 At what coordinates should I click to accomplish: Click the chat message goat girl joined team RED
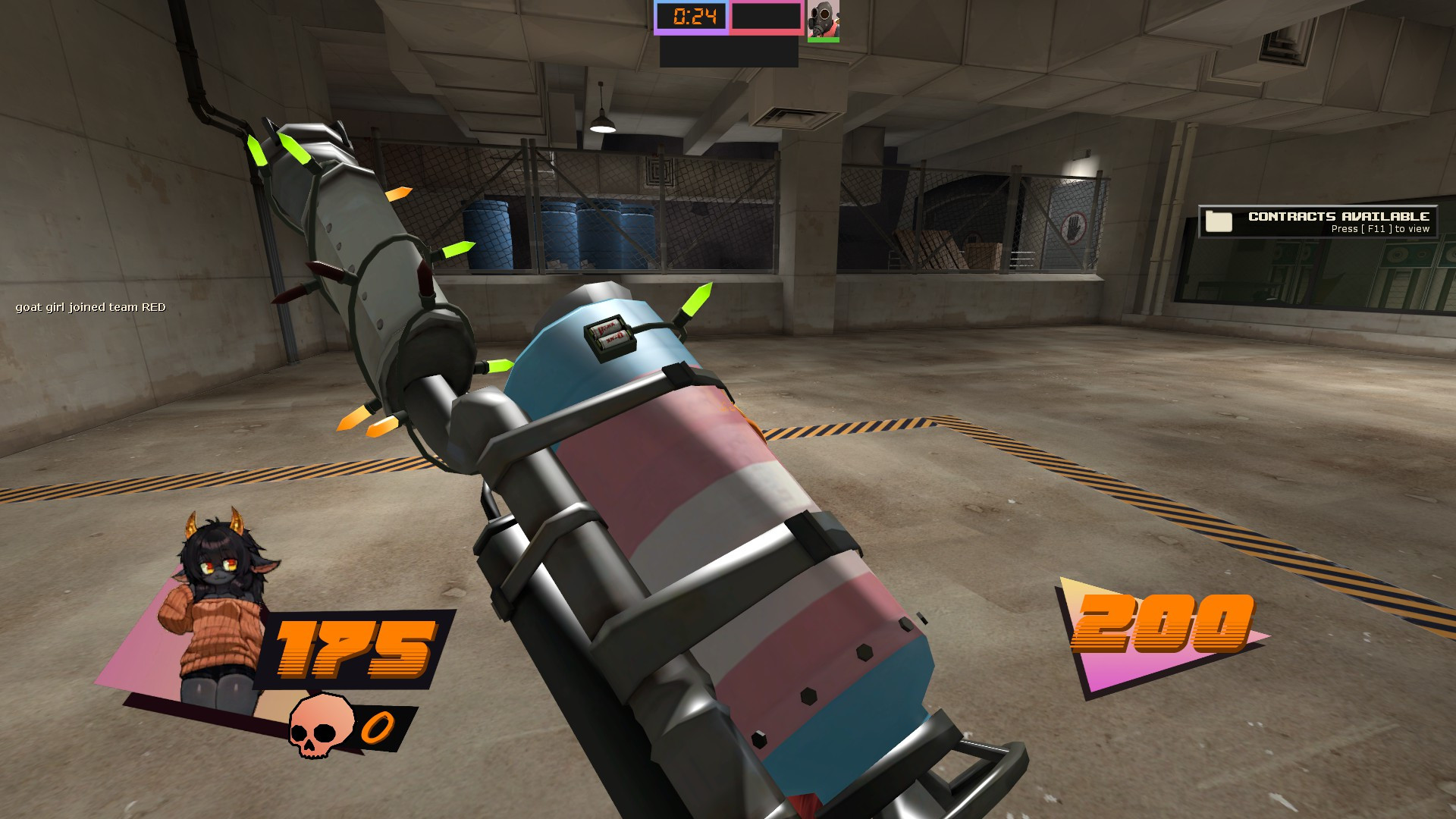91,309
